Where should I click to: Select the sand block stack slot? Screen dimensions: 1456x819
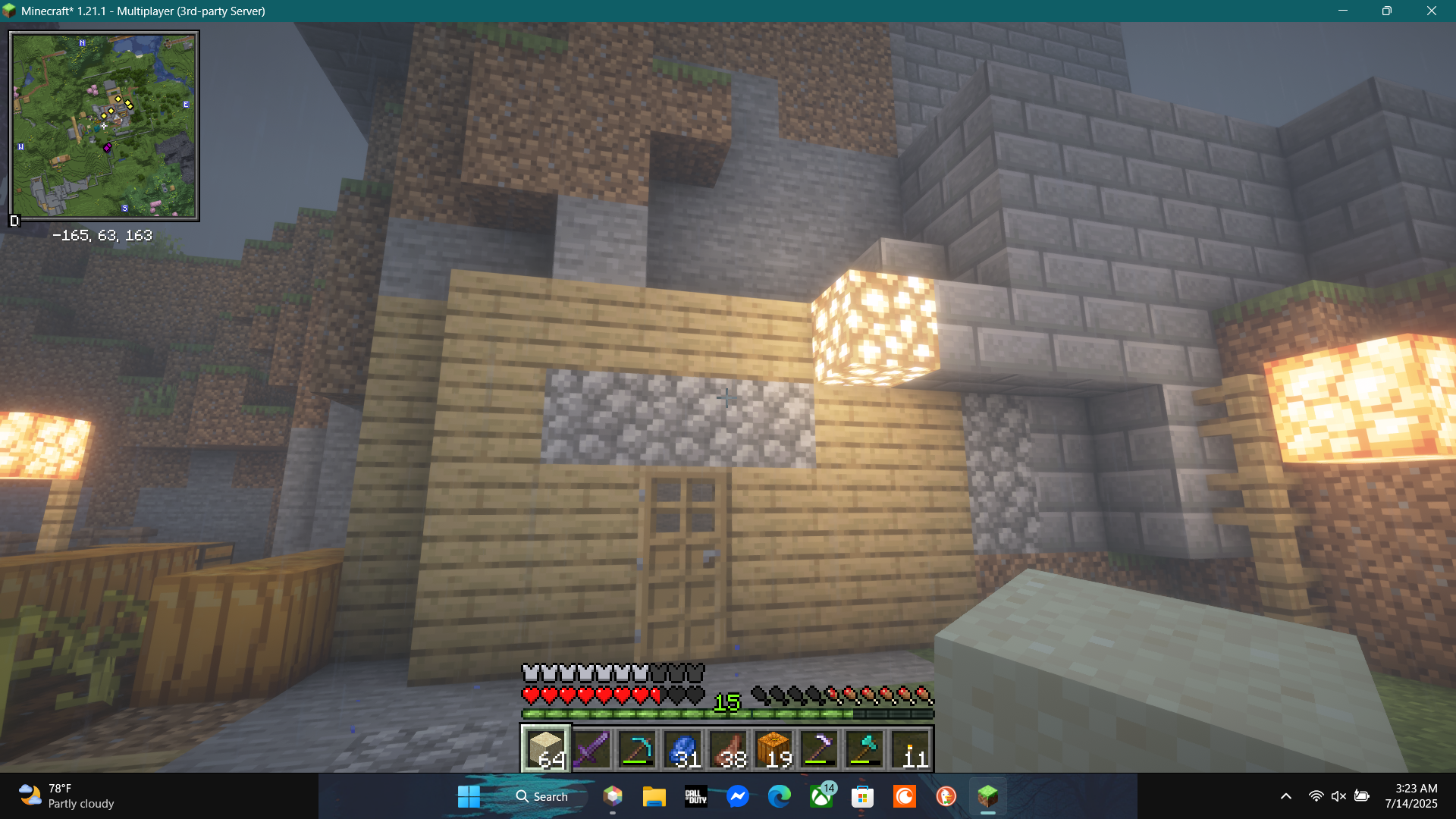[545, 748]
